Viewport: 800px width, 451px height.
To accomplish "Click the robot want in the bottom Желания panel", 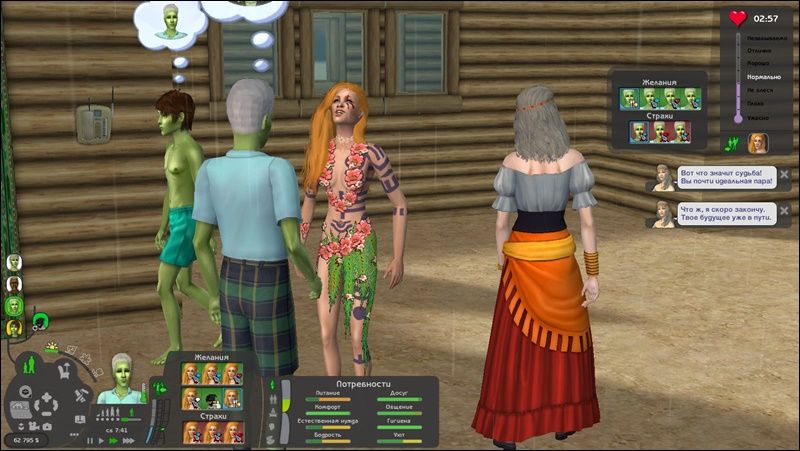I will tap(212, 400).
